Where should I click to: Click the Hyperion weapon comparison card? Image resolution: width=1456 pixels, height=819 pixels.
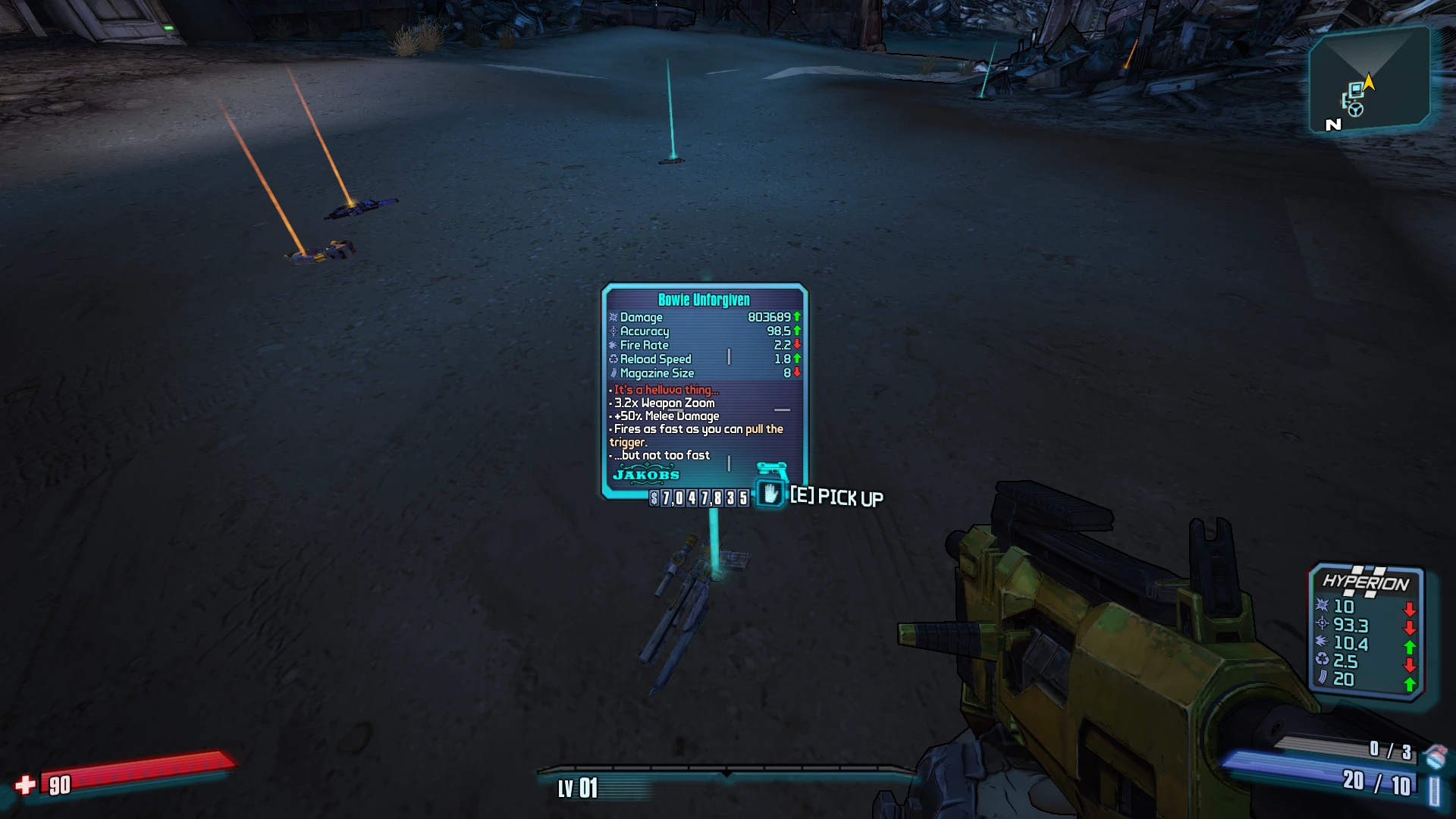[x=1366, y=629]
